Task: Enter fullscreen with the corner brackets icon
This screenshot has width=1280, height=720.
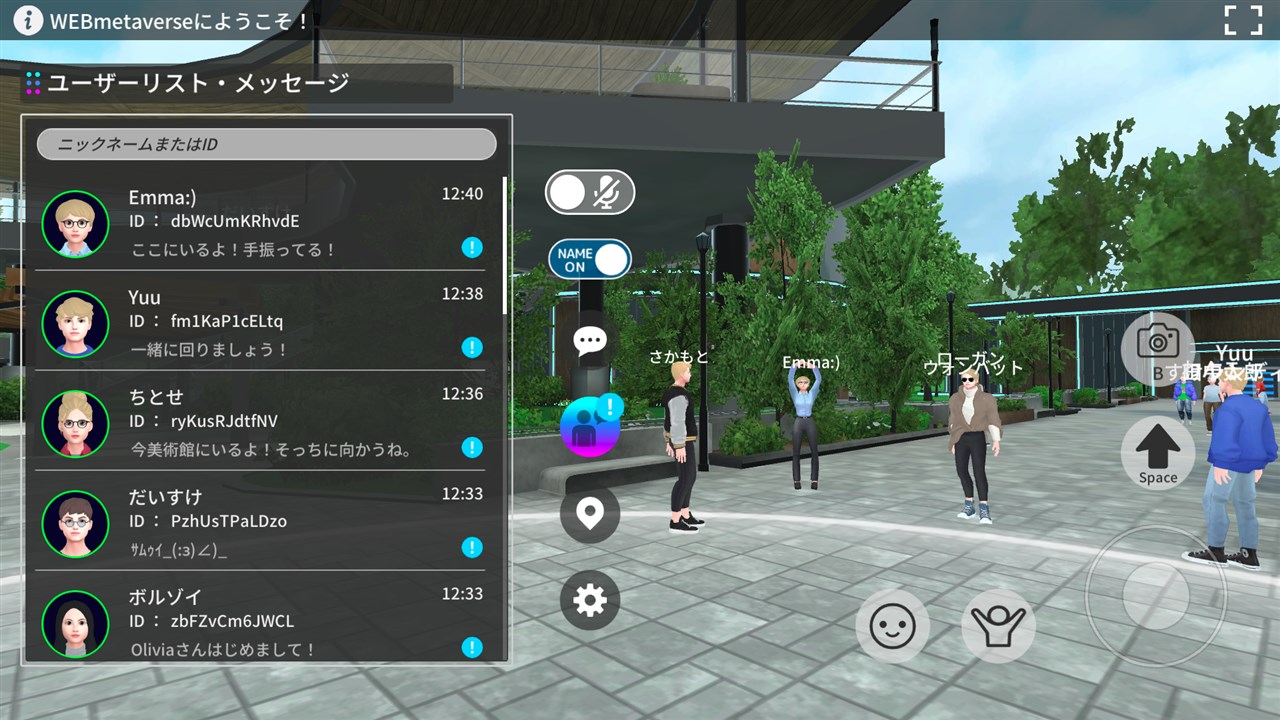Action: click(1243, 20)
